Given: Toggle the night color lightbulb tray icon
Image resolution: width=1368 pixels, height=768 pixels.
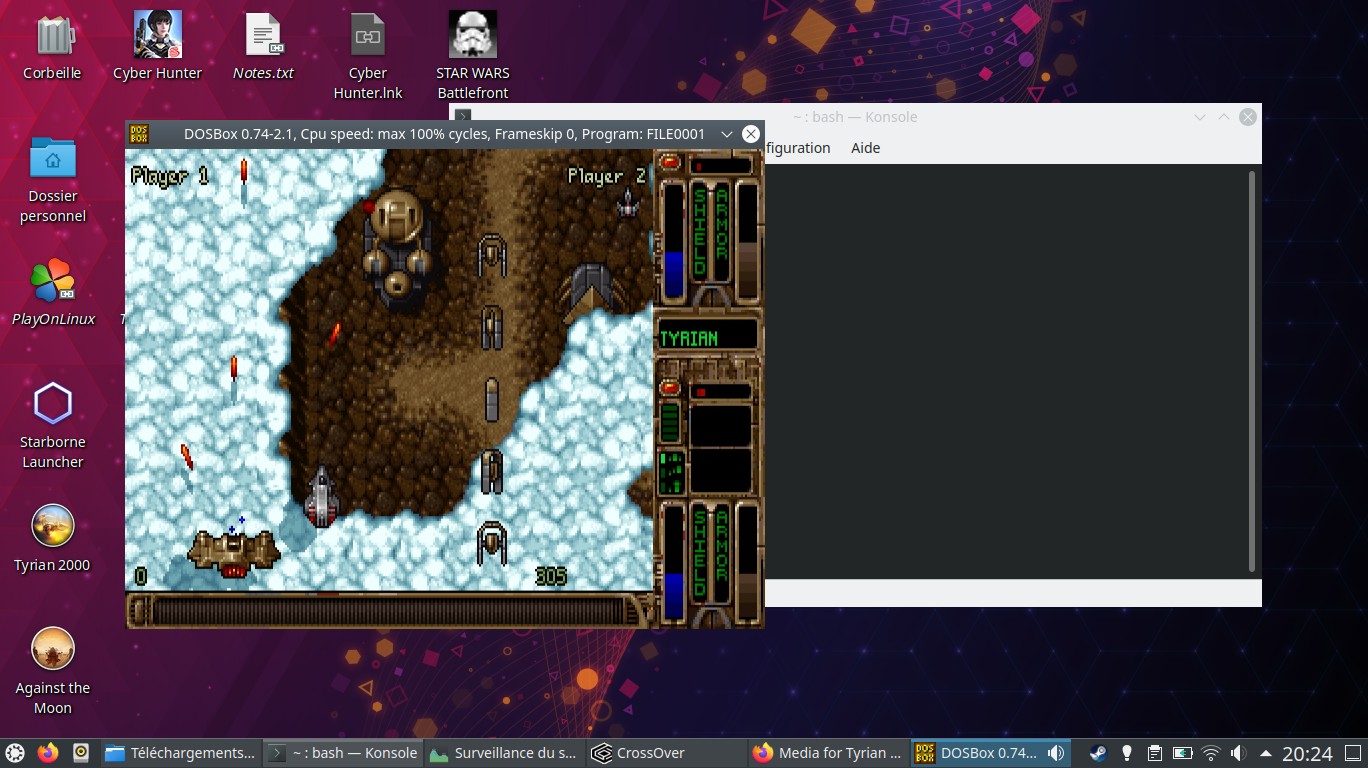Looking at the screenshot, I should pos(1127,752).
